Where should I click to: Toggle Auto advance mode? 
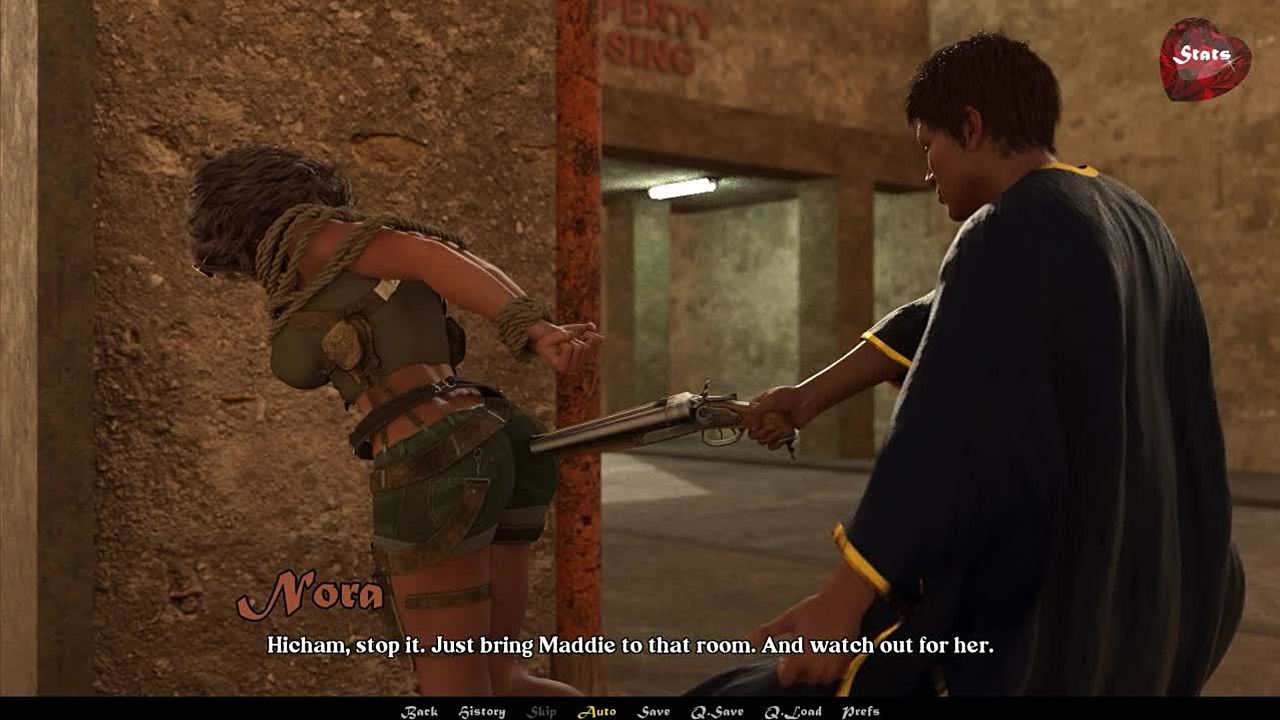597,711
